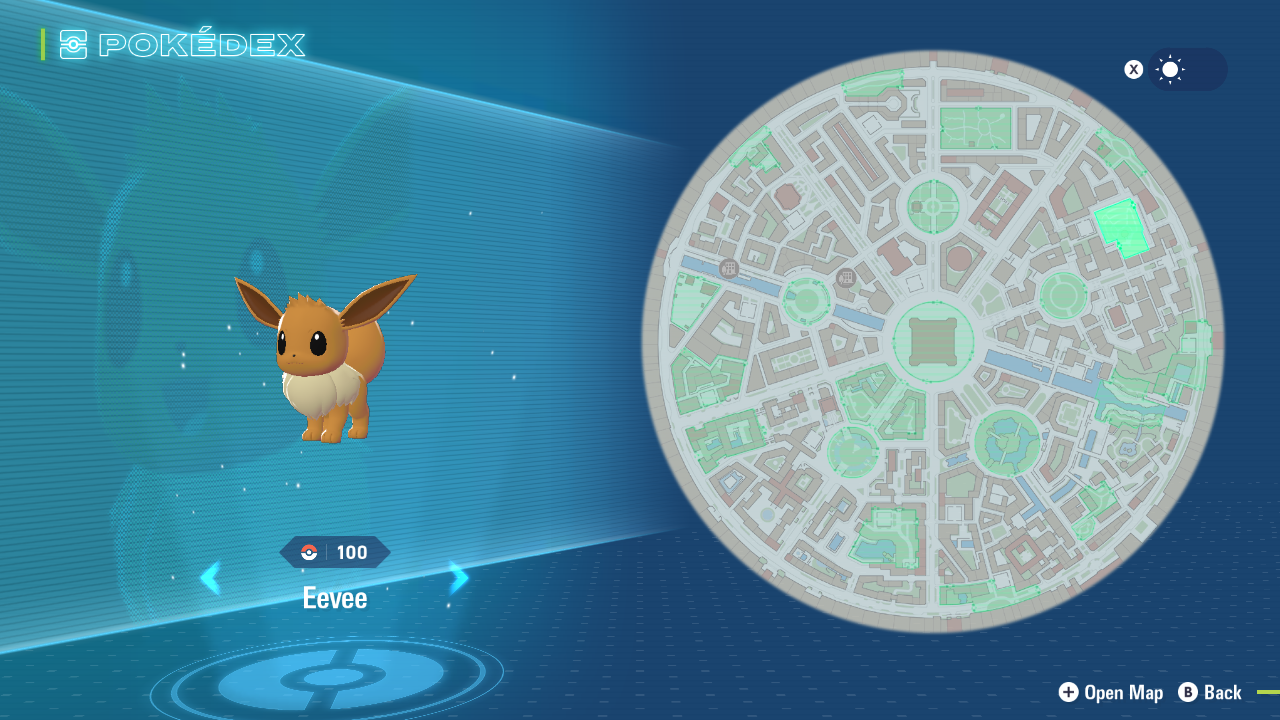Click the catch count reading 100
Image resolution: width=1280 pixels, height=720 pixels.
coord(350,551)
